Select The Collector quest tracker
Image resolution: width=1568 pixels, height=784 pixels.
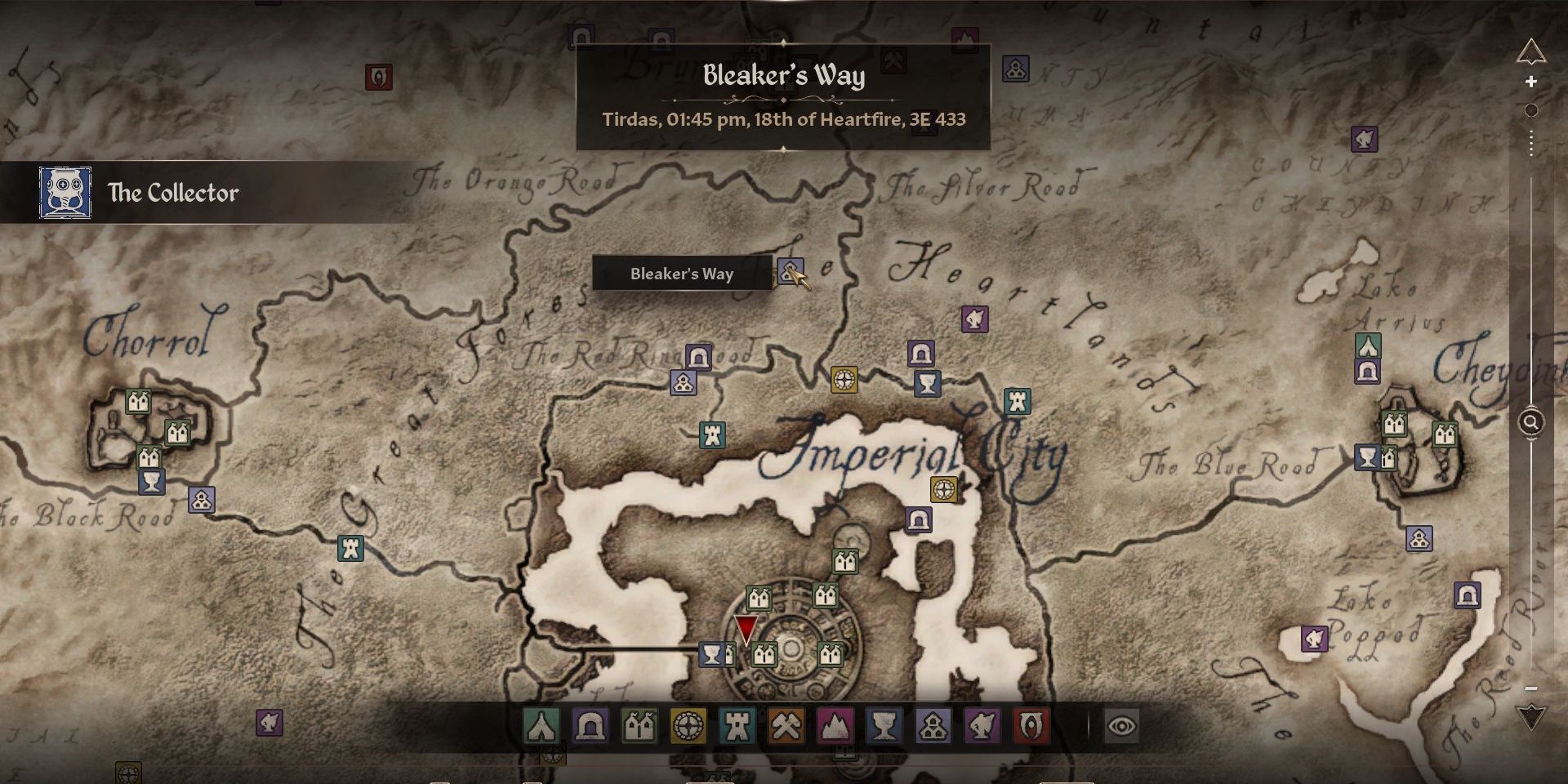[173, 193]
